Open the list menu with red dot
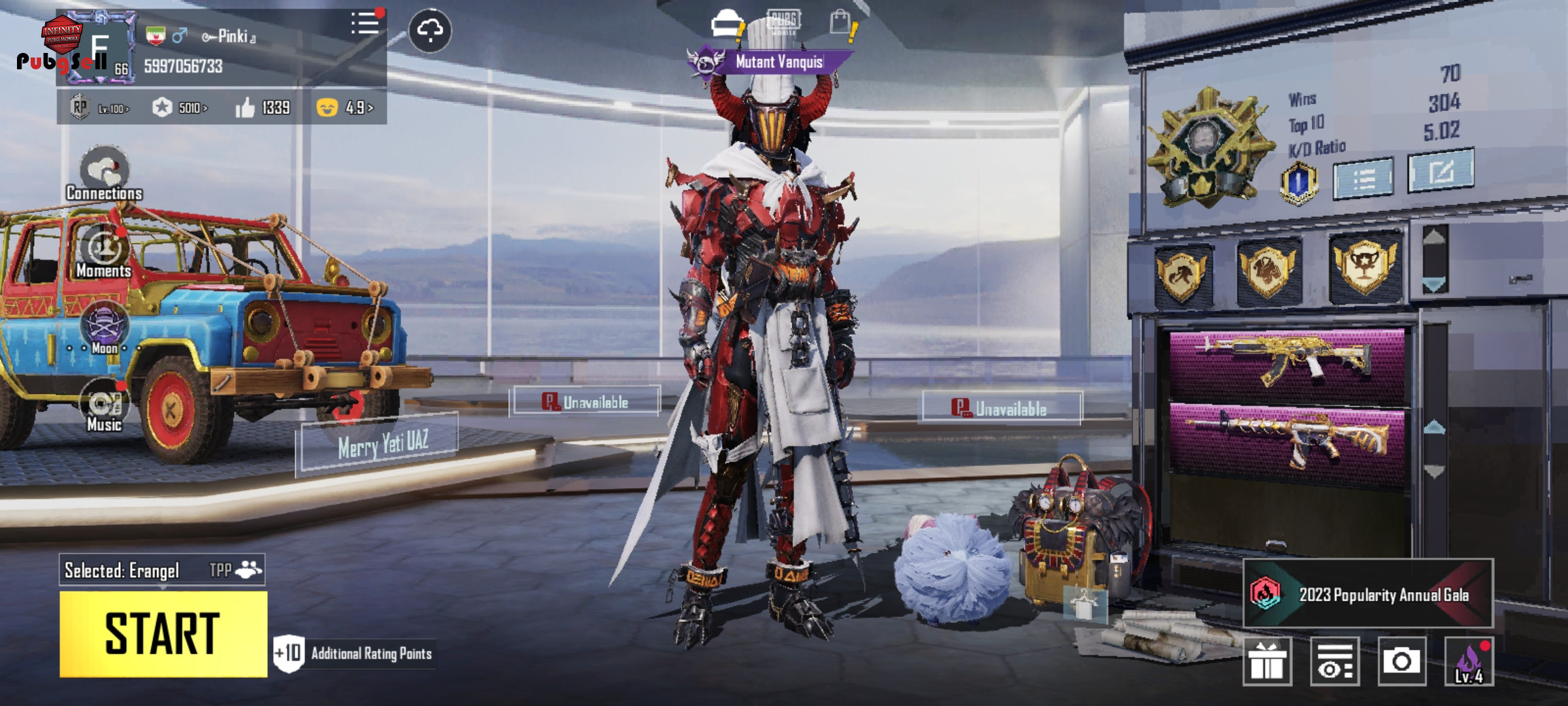 click(365, 24)
